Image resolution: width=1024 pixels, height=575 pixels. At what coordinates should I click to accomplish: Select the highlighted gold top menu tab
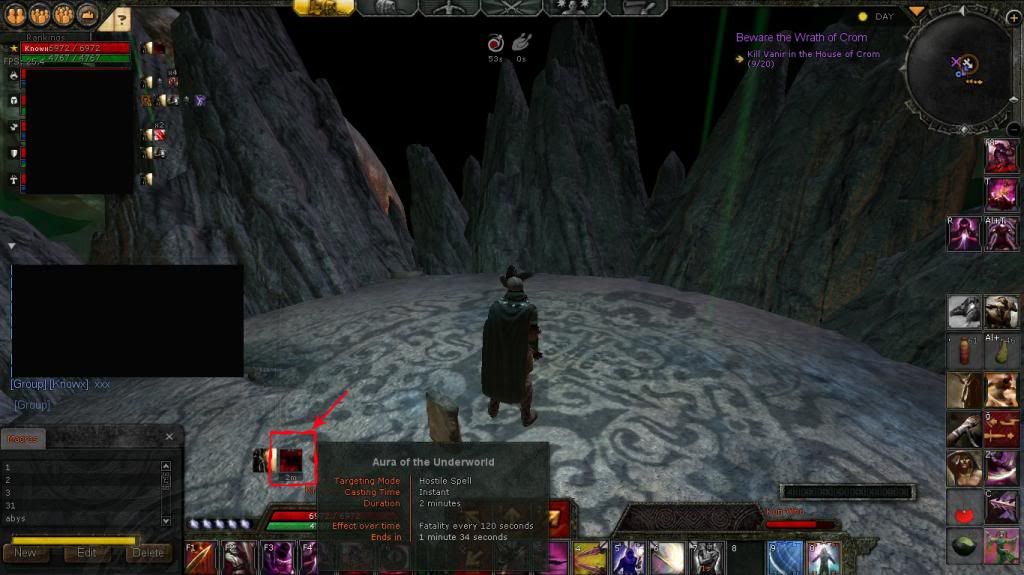pyautogui.click(x=322, y=7)
